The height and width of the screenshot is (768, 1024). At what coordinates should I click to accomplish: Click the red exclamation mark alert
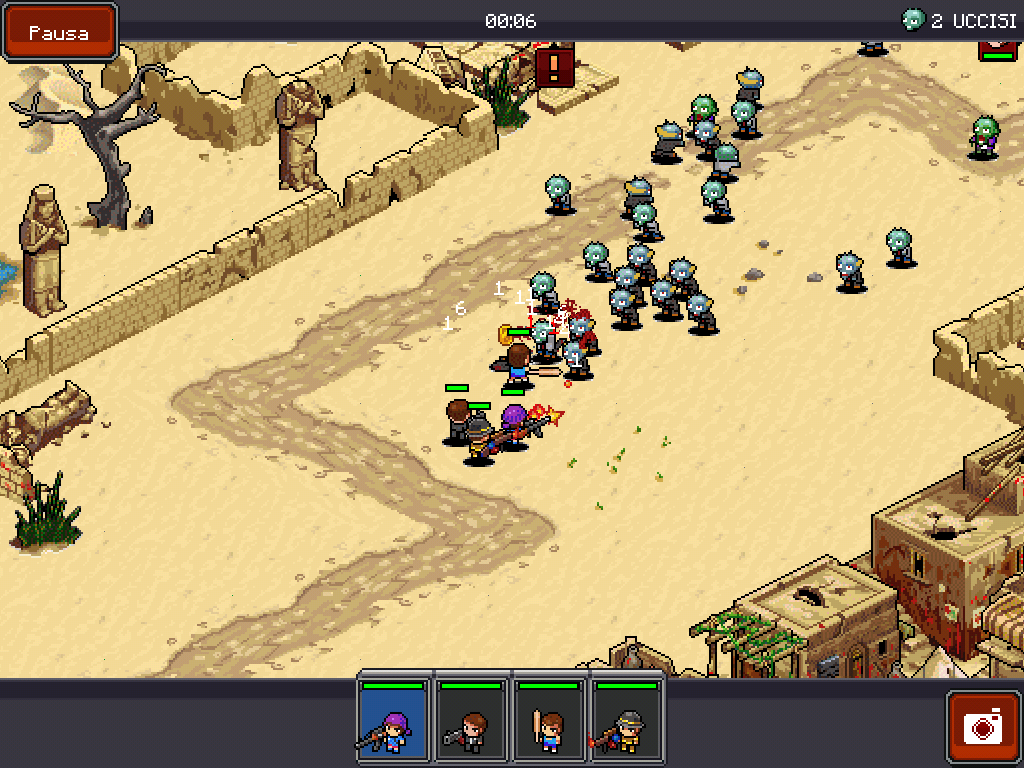coord(554,67)
